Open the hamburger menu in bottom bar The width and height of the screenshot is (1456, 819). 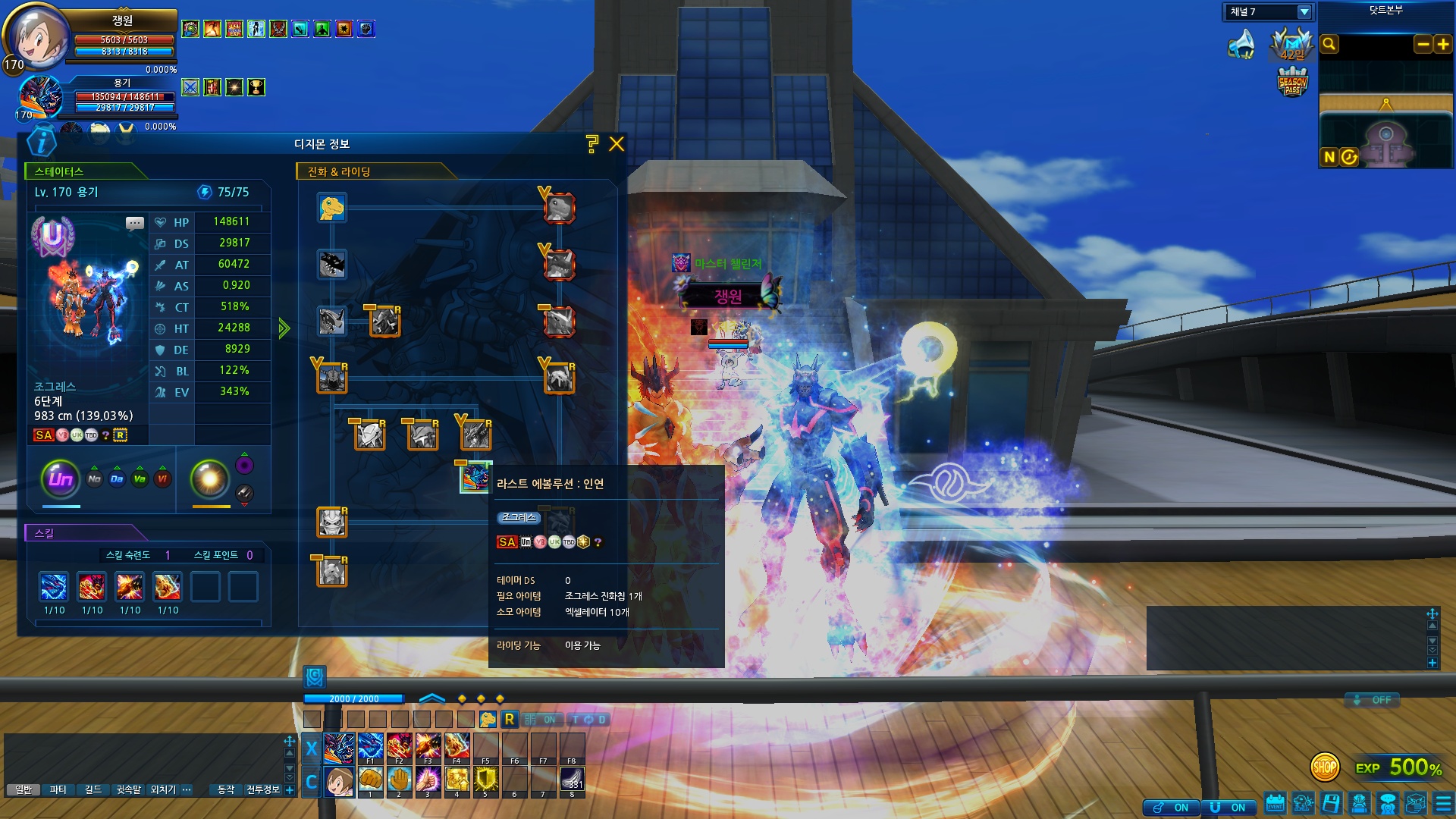[x=1444, y=804]
